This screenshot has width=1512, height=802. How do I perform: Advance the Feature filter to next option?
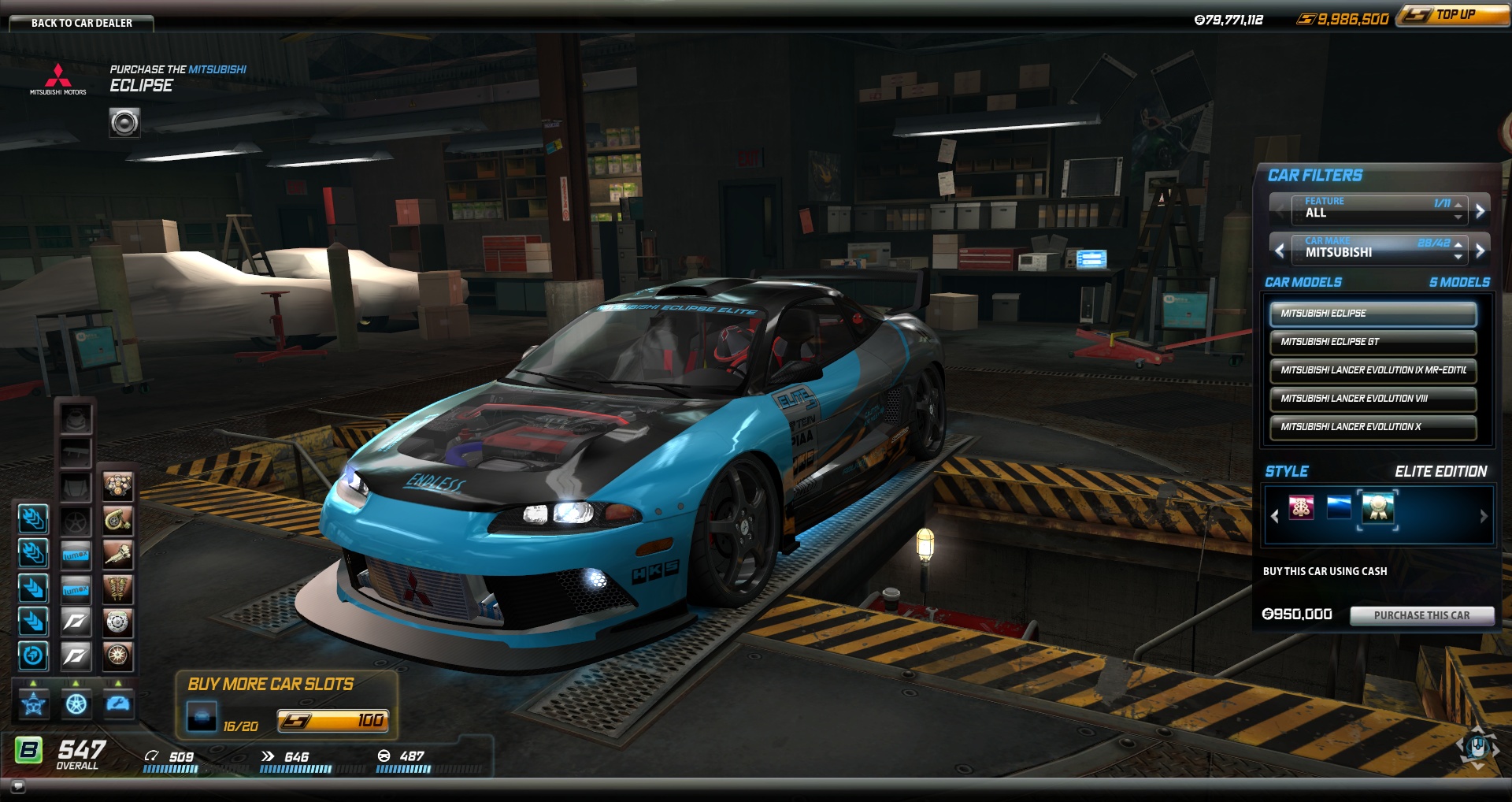pyautogui.click(x=1480, y=210)
